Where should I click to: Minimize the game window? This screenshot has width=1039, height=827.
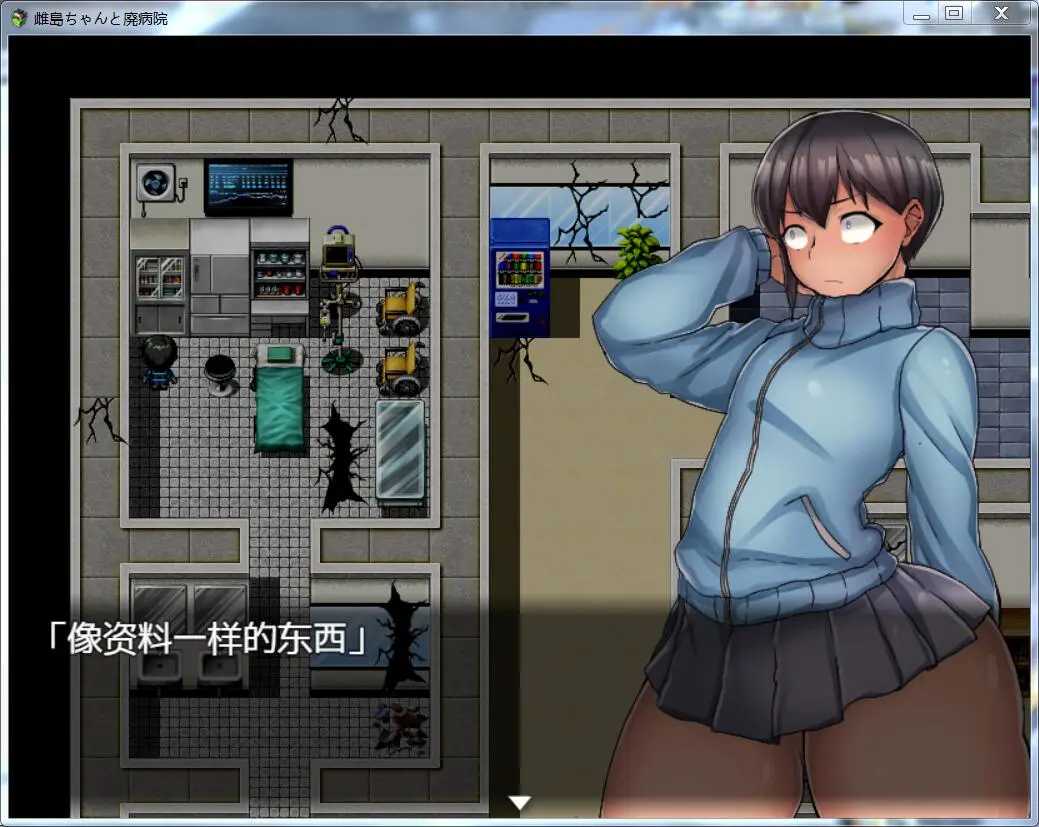[x=921, y=14]
